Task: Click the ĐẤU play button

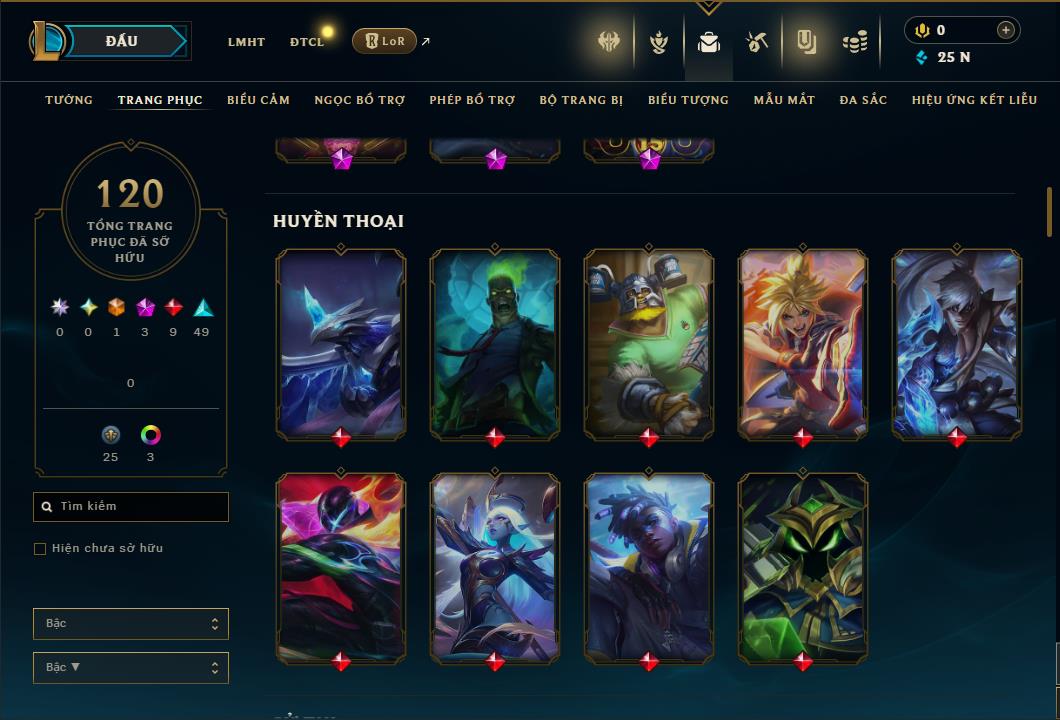Action: click(121, 41)
